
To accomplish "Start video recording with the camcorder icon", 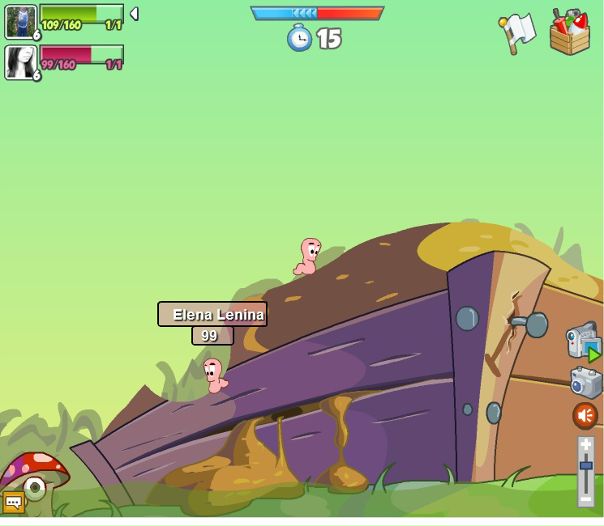I will pyautogui.click(x=582, y=341).
